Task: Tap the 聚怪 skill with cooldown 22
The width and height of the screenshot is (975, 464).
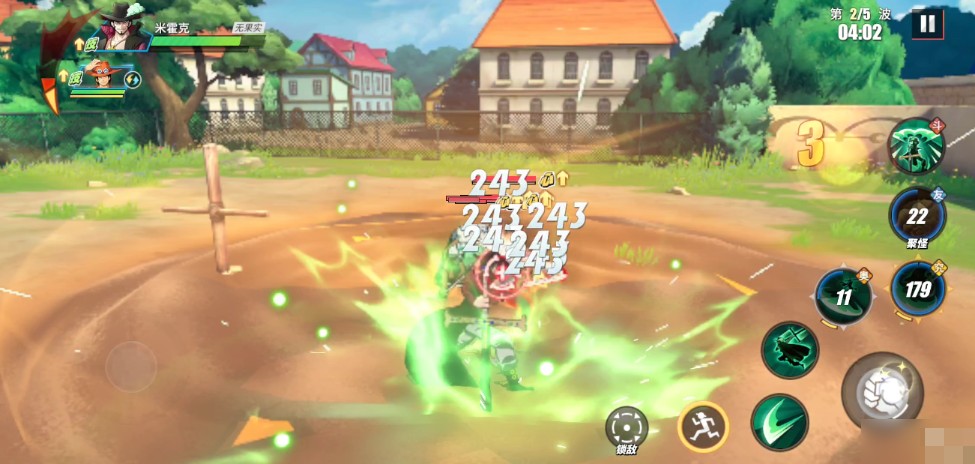Action: [917, 215]
